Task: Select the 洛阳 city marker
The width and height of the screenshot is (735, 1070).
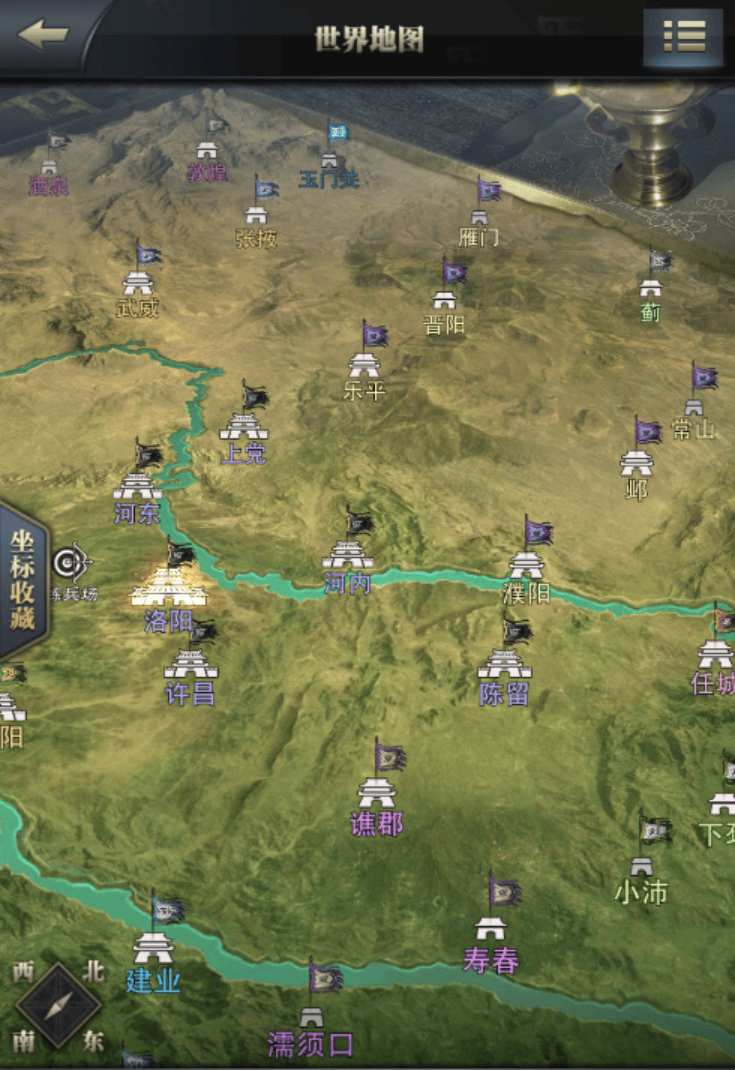Action: coord(169,590)
